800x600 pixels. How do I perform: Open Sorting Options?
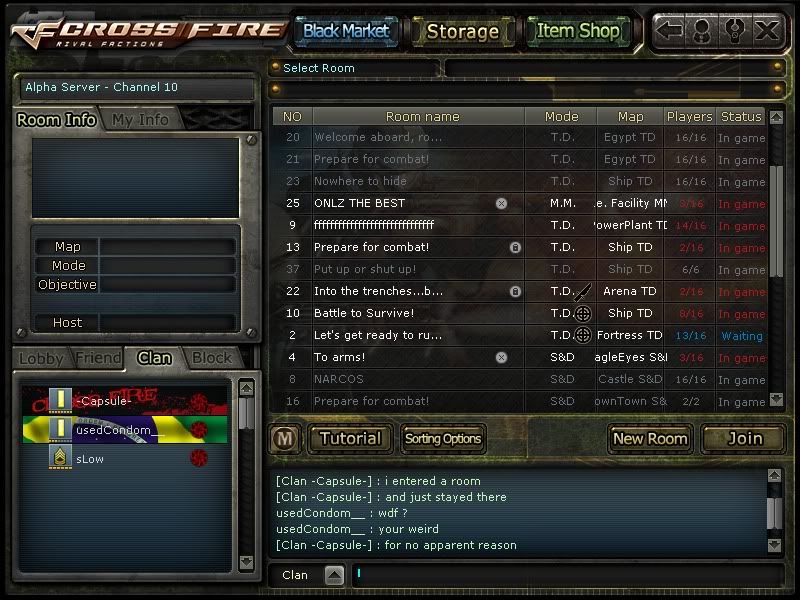pyautogui.click(x=442, y=438)
